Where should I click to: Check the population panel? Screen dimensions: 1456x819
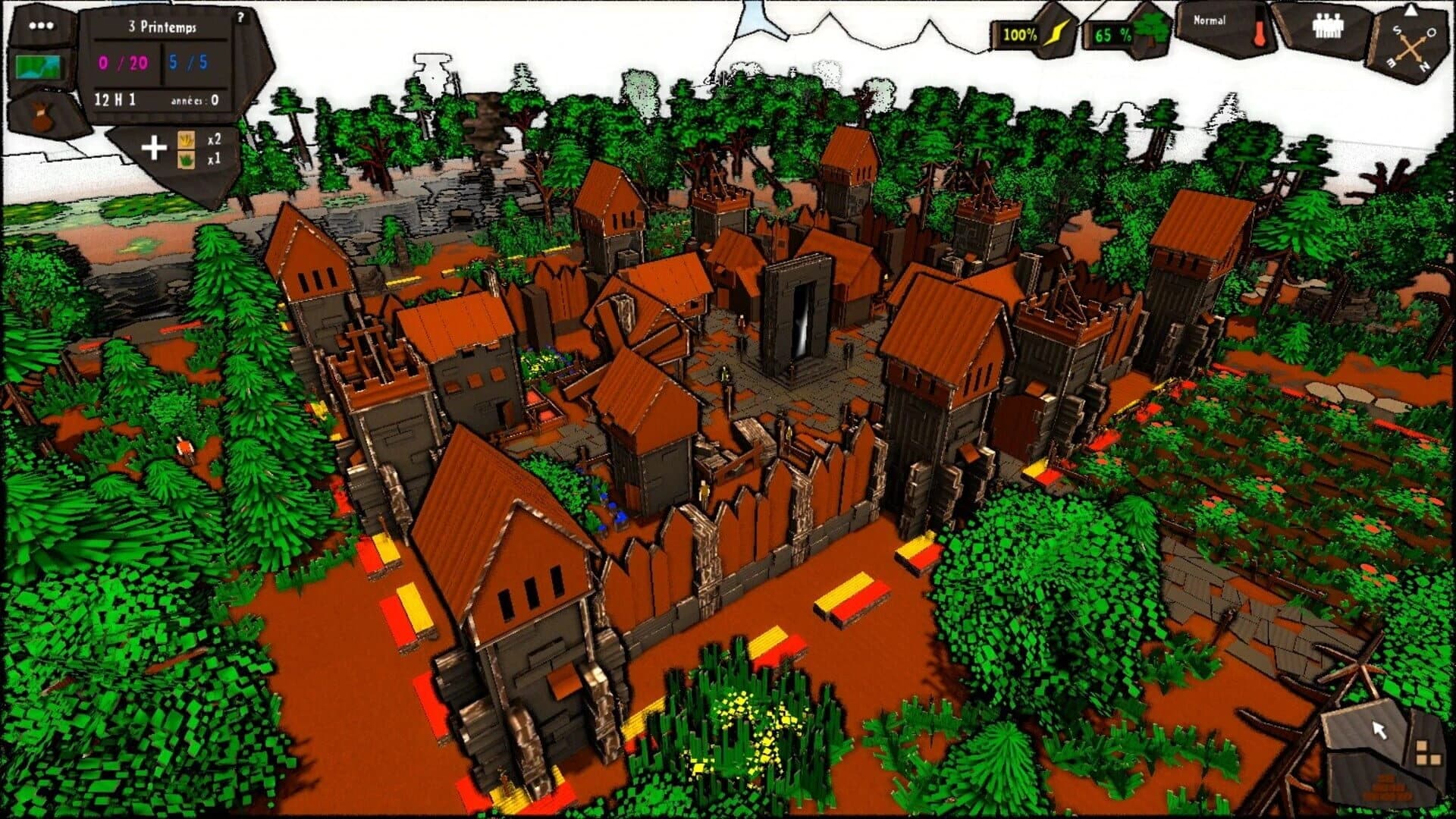[x=1329, y=27]
